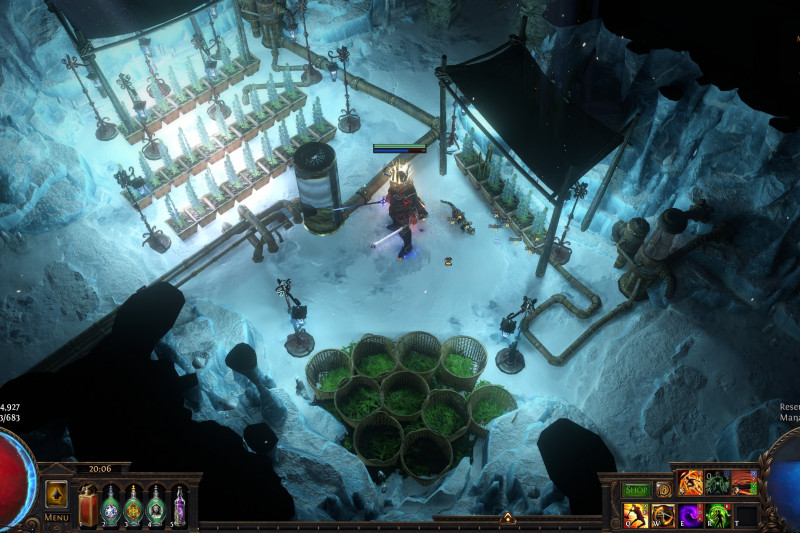The width and height of the screenshot is (800, 533).
Task: Click the gold level-up arrow icon
Action: pos(56,494)
